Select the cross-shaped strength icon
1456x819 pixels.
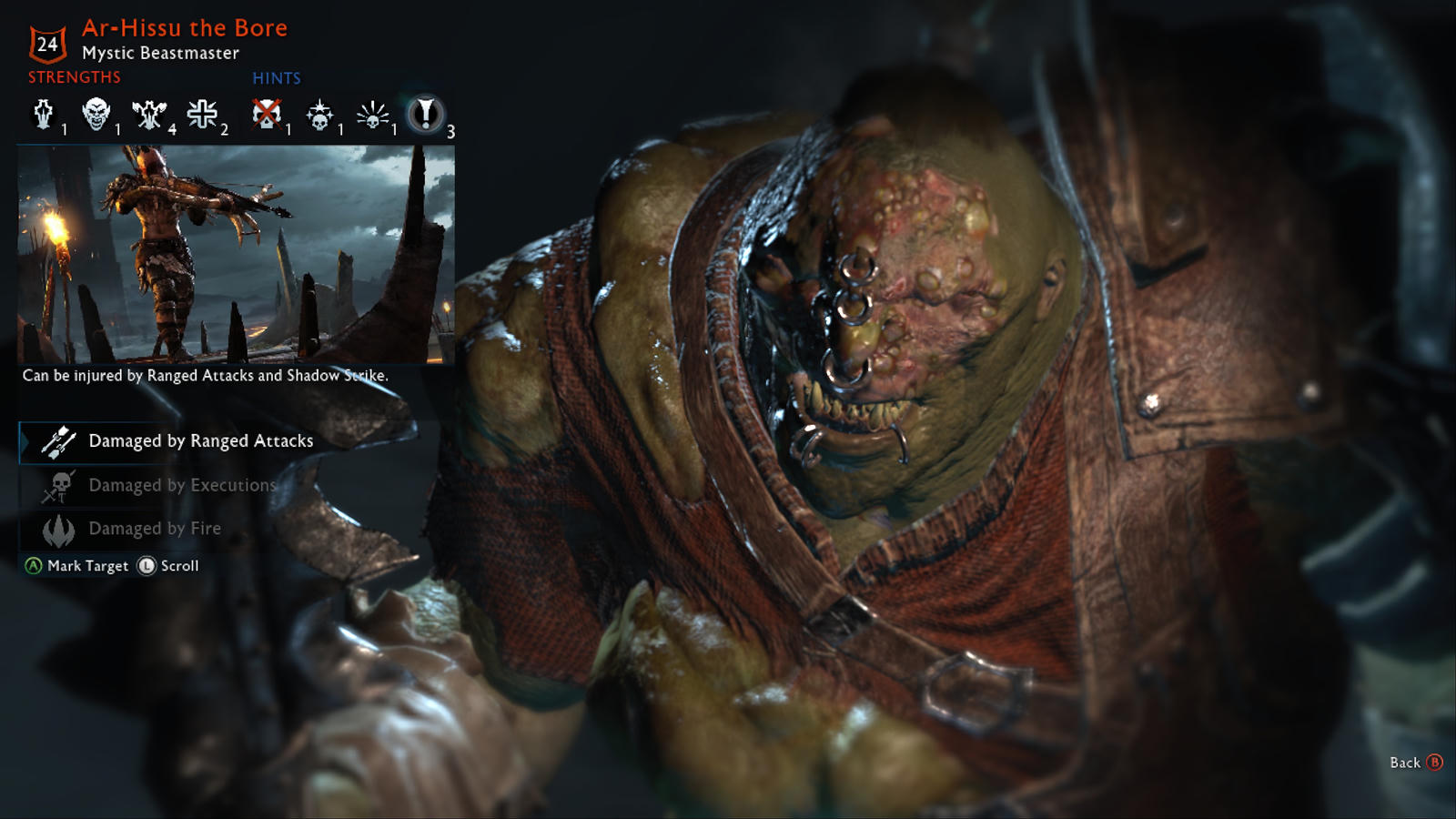[202, 115]
